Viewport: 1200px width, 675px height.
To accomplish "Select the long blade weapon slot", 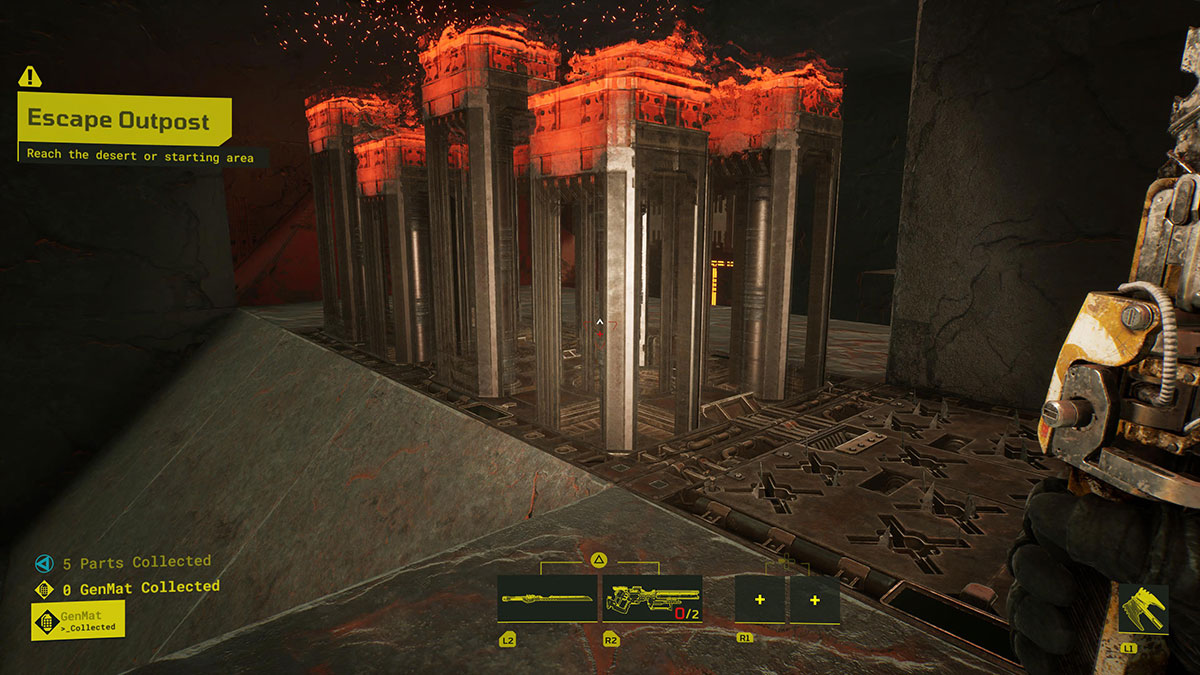I will click(547, 599).
